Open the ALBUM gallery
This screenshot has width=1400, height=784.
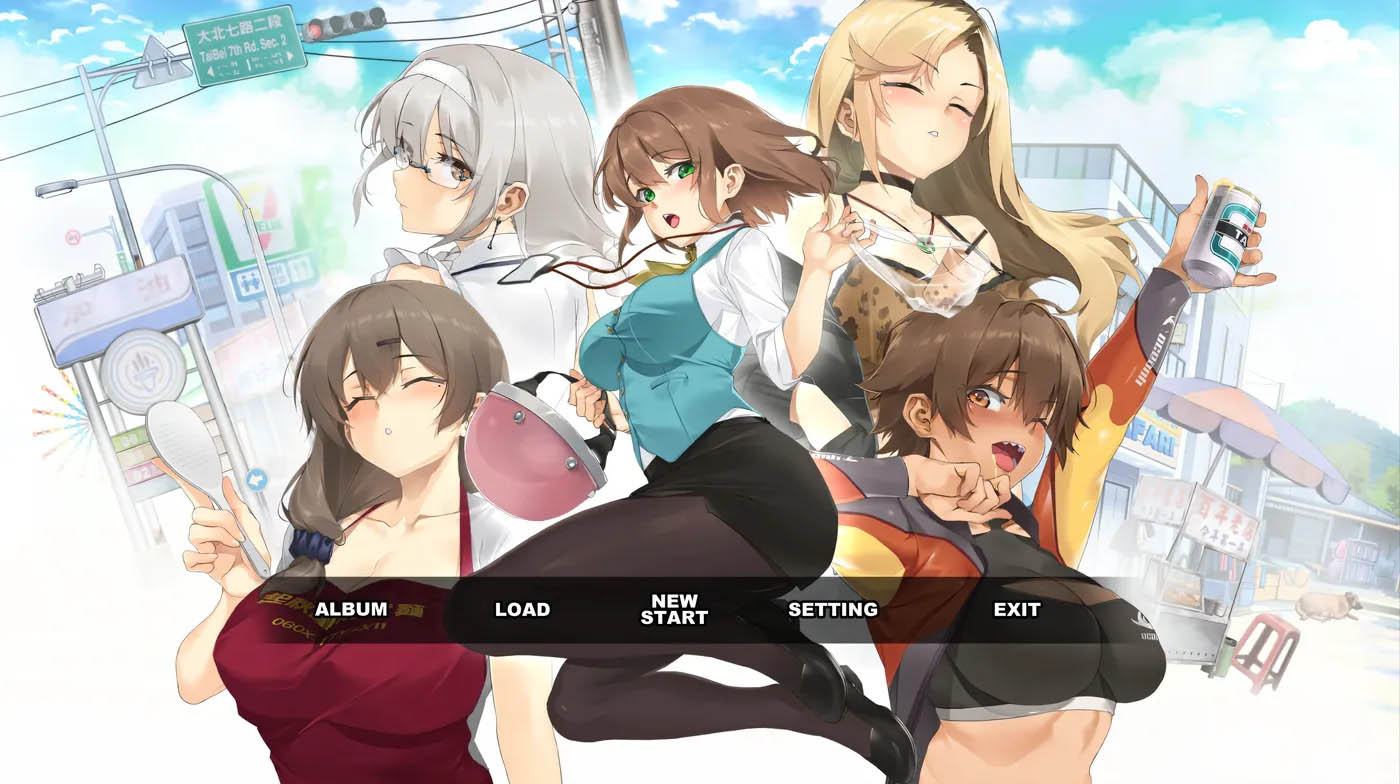point(351,609)
